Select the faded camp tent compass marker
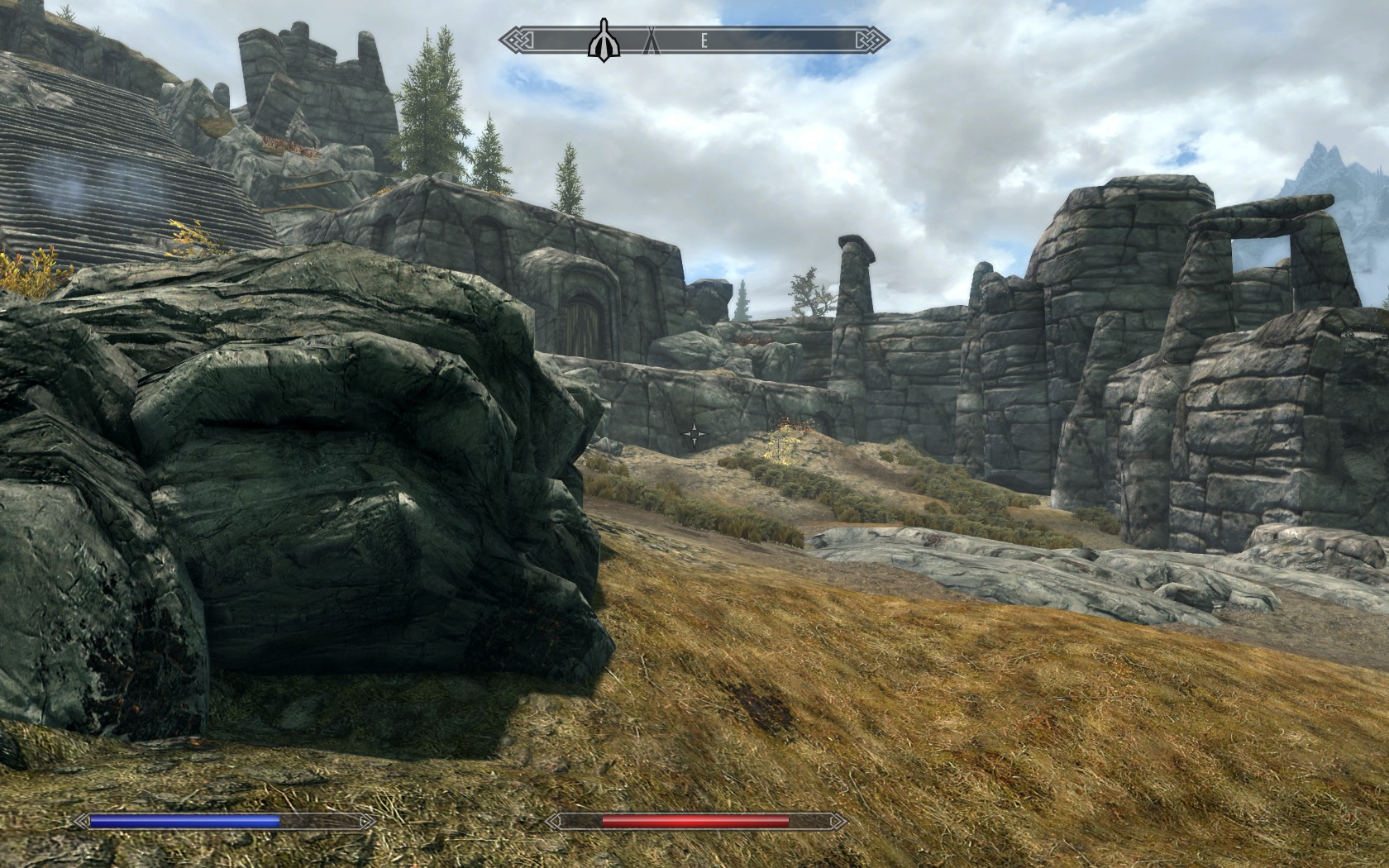 (x=651, y=39)
